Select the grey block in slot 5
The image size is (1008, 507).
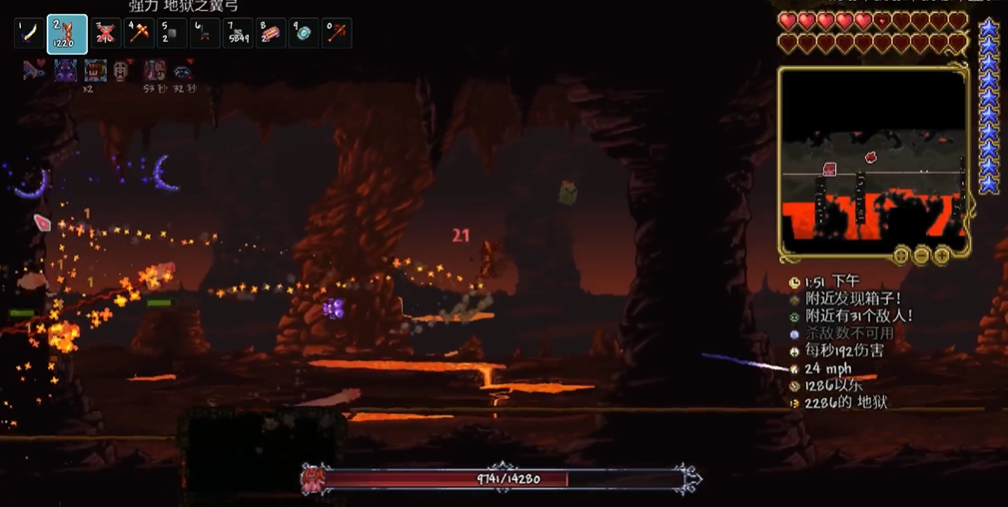(x=172, y=33)
